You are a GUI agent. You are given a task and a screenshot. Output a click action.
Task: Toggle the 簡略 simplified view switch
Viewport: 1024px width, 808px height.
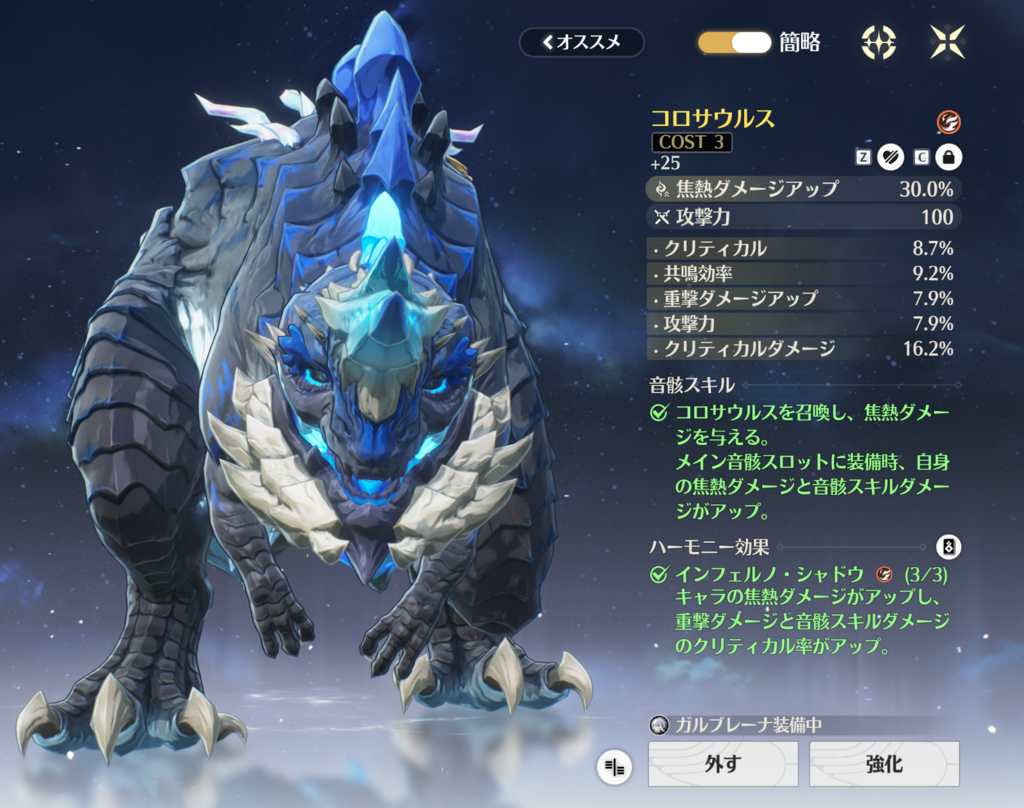pyautogui.click(x=735, y=42)
